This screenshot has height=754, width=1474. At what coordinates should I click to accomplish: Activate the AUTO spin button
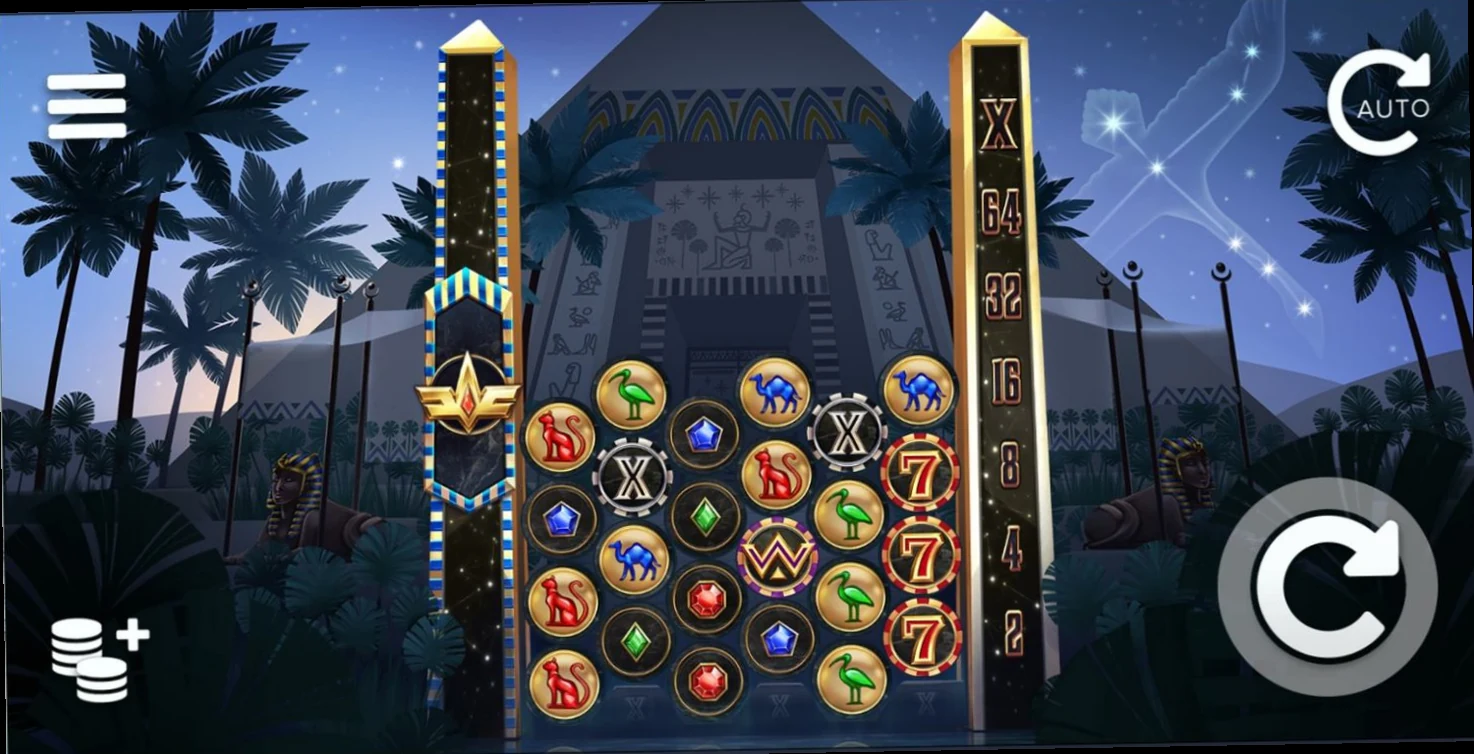tap(1379, 103)
